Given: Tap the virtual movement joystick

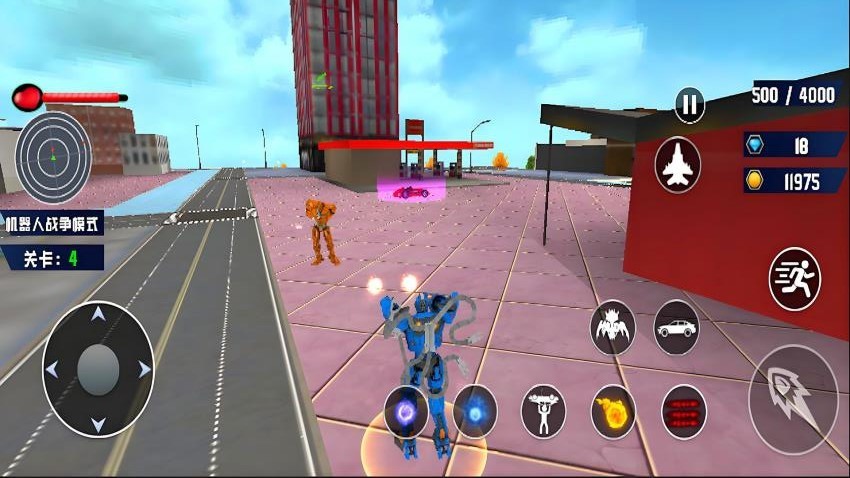Looking at the screenshot, I should click(x=98, y=369).
